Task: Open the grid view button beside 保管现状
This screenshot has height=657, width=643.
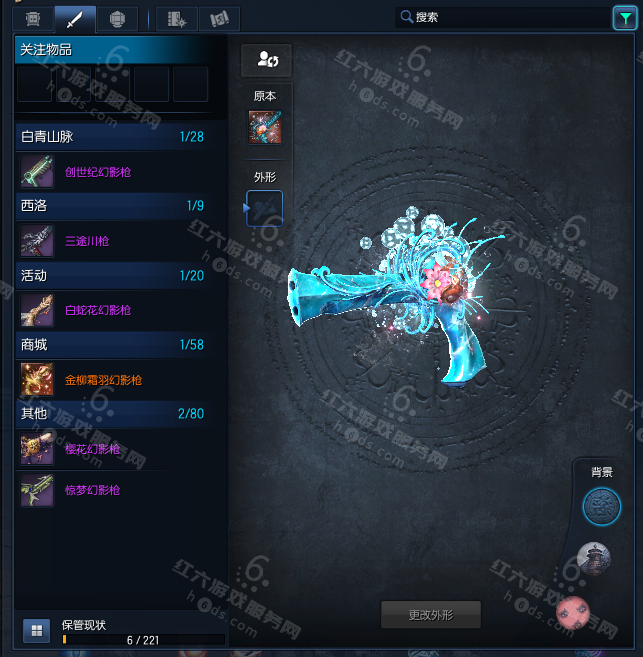Action: tap(36, 631)
